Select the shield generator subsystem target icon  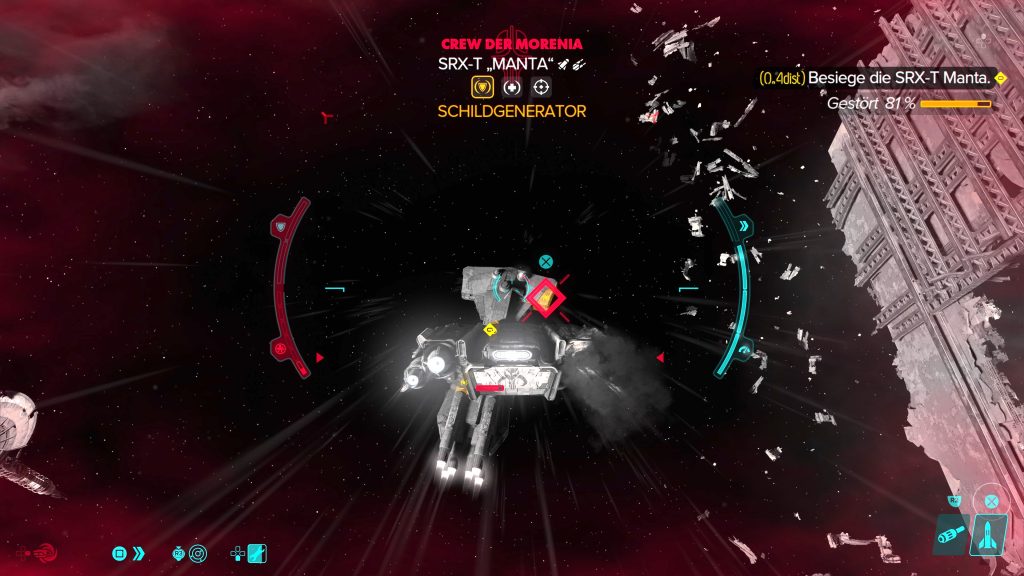click(483, 87)
